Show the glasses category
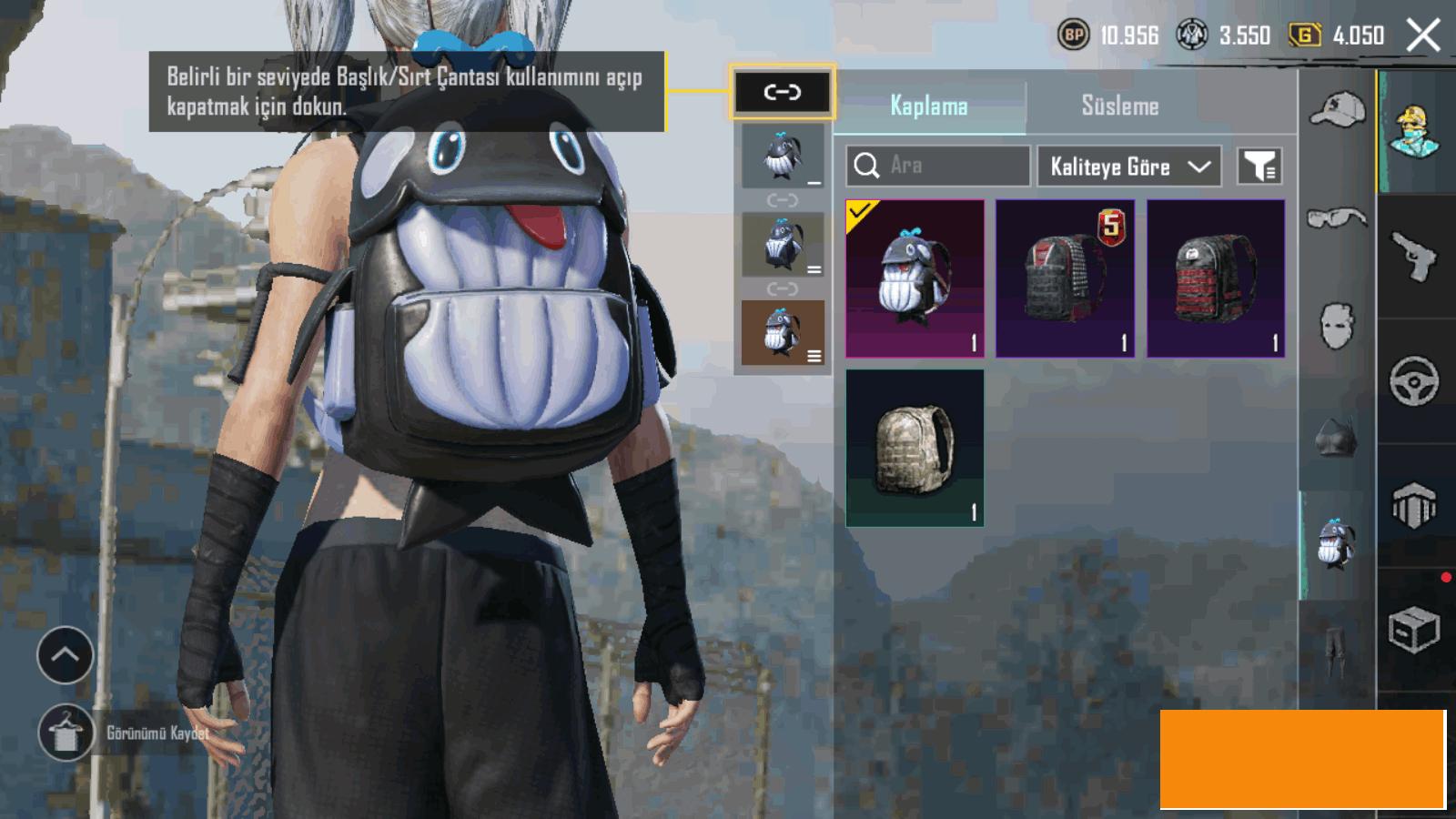The image size is (1456, 819). click(x=1337, y=218)
